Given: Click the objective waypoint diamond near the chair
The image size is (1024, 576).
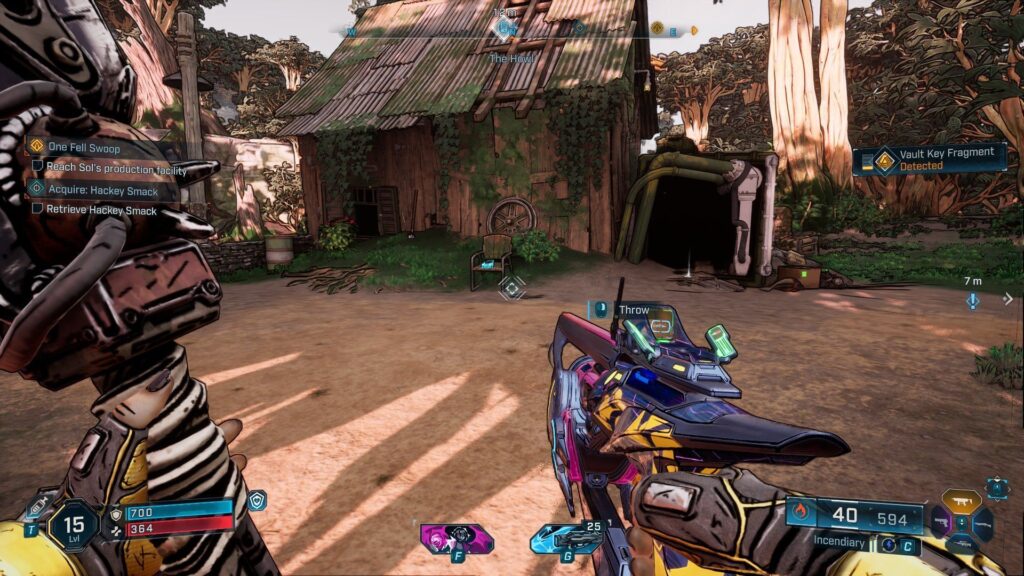Looking at the screenshot, I should pos(512,289).
